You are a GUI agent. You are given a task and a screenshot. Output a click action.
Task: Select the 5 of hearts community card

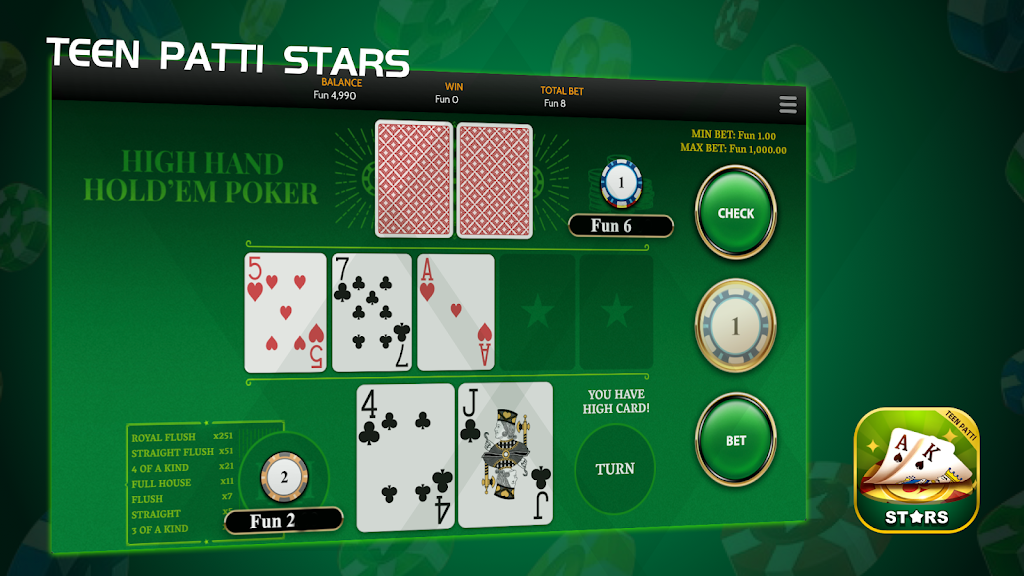point(286,312)
